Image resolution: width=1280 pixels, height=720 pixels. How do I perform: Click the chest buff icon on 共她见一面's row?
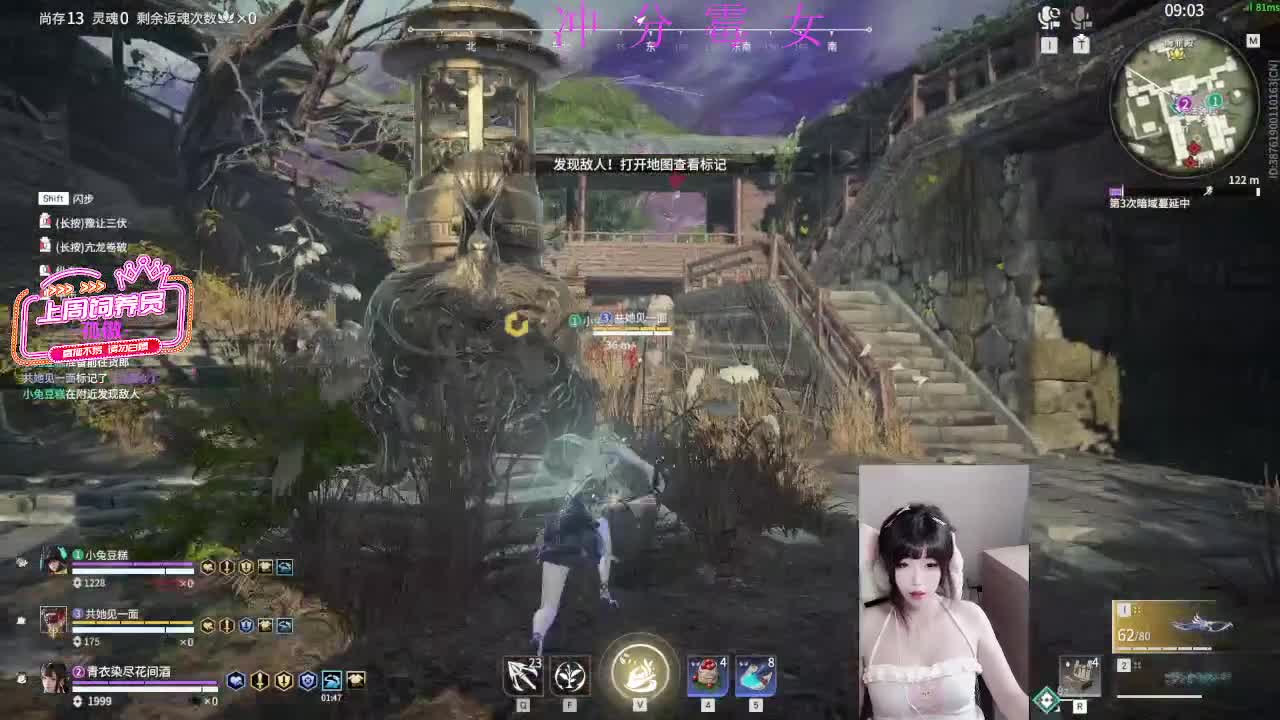coord(265,627)
